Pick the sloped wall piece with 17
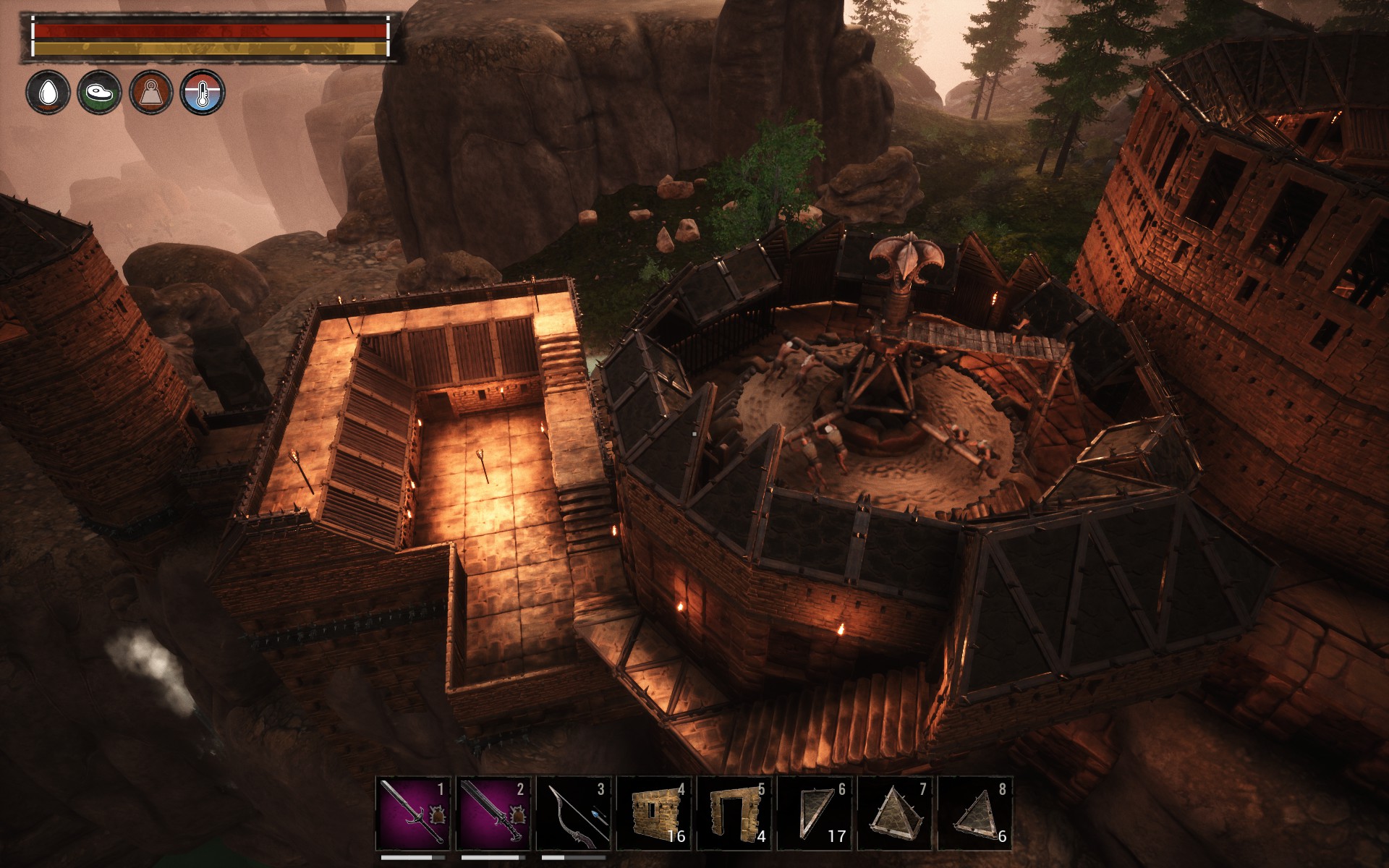Screen dimensions: 1389x868 pyautogui.click(x=814, y=813)
